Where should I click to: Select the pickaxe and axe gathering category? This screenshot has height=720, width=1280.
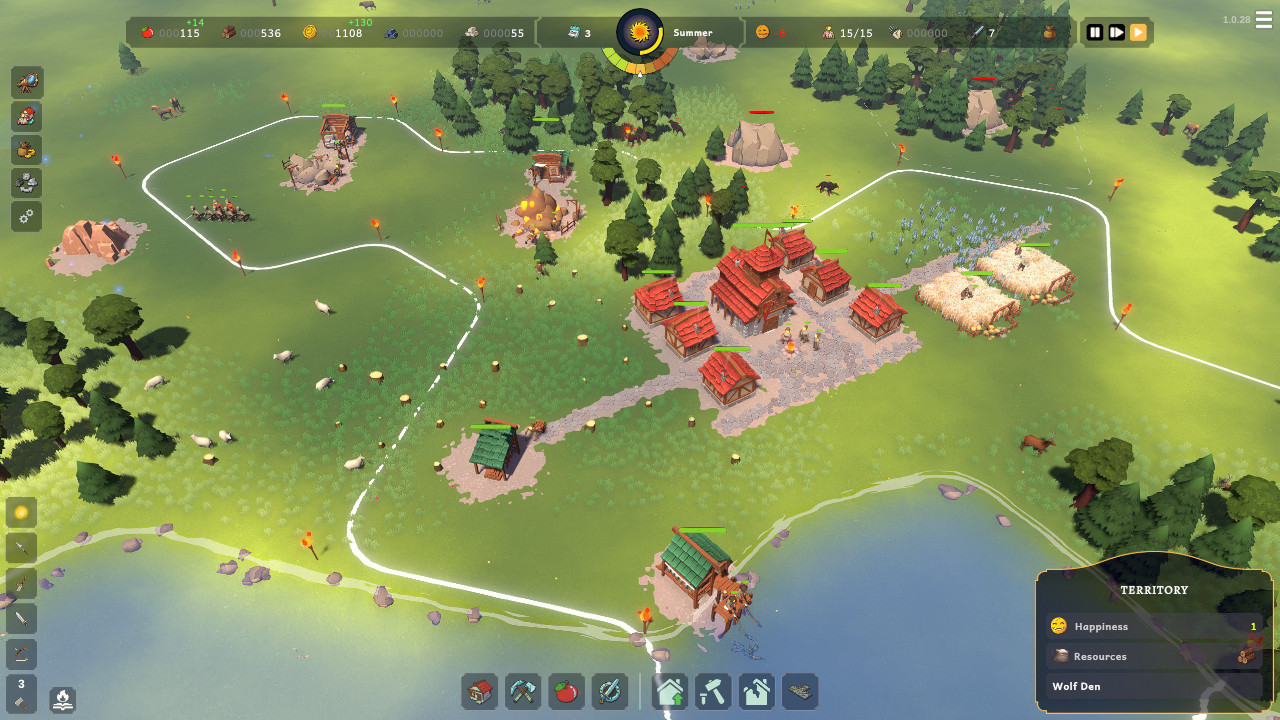(x=523, y=691)
